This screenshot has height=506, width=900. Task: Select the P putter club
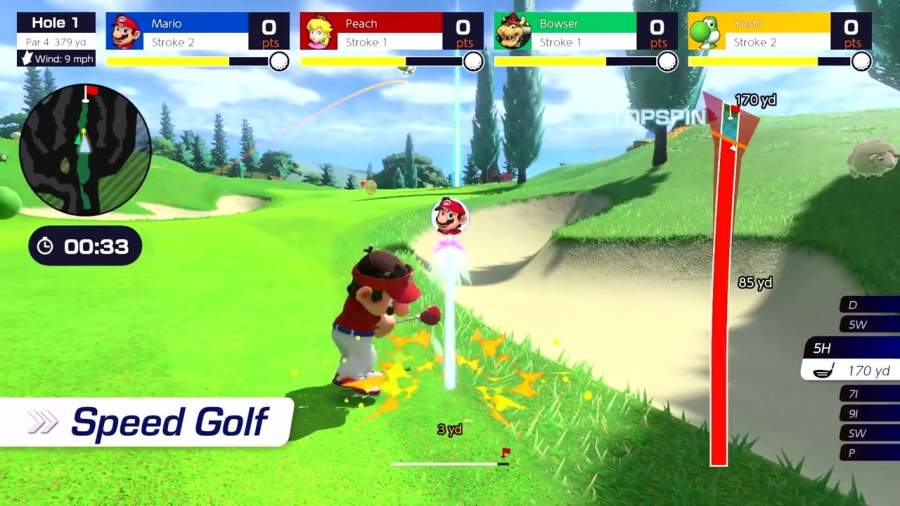click(x=866, y=452)
